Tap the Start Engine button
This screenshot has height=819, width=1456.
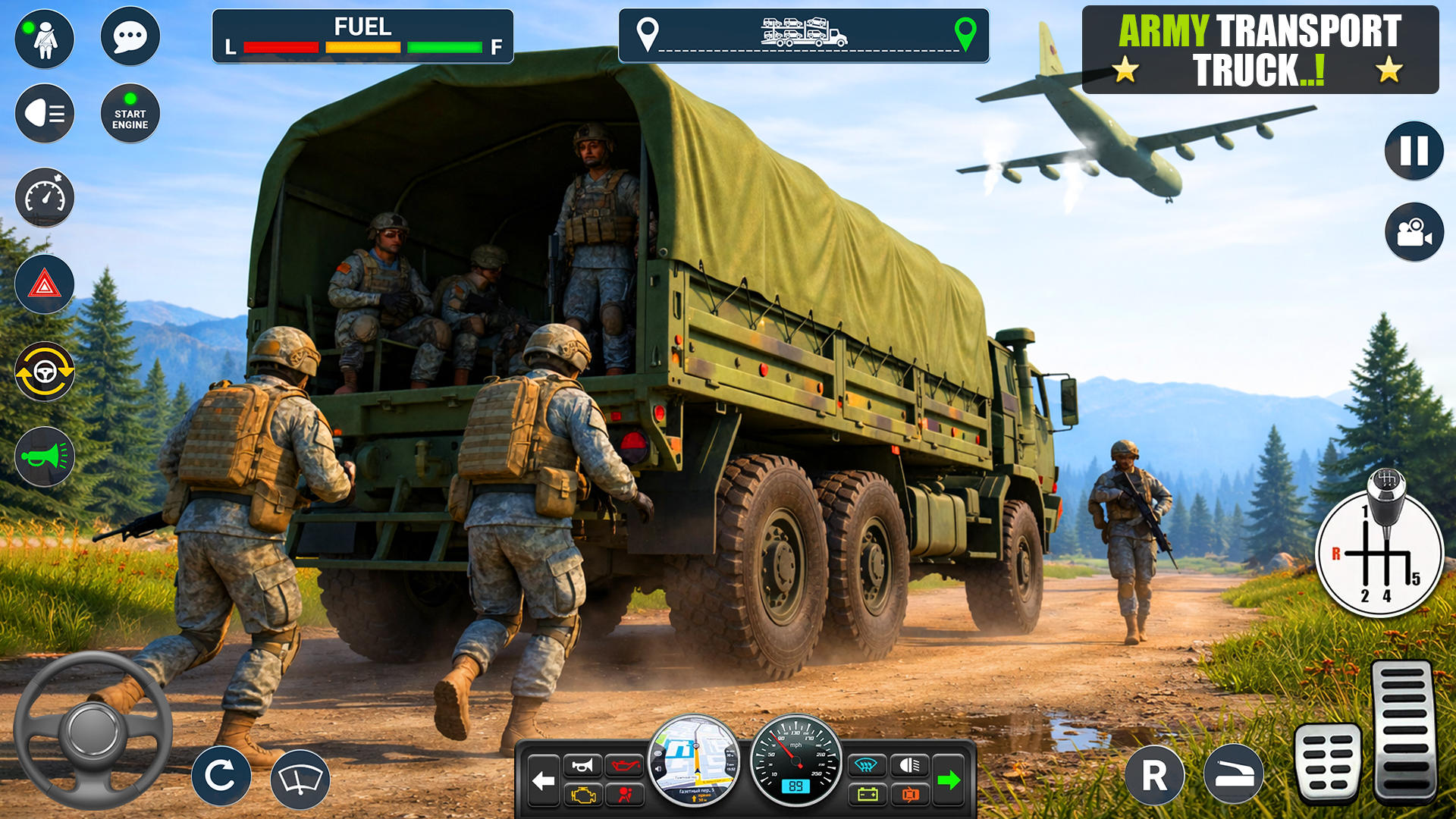pyautogui.click(x=130, y=114)
